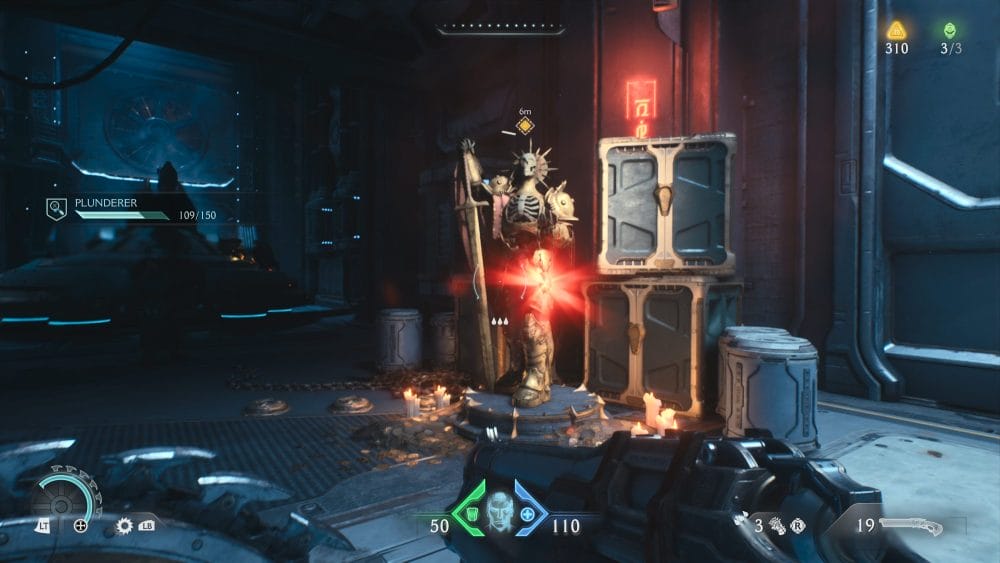Screen dimensions: 1000x563
Task: Select the Plunderer challenge tracker icon
Action: coord(57,208)
